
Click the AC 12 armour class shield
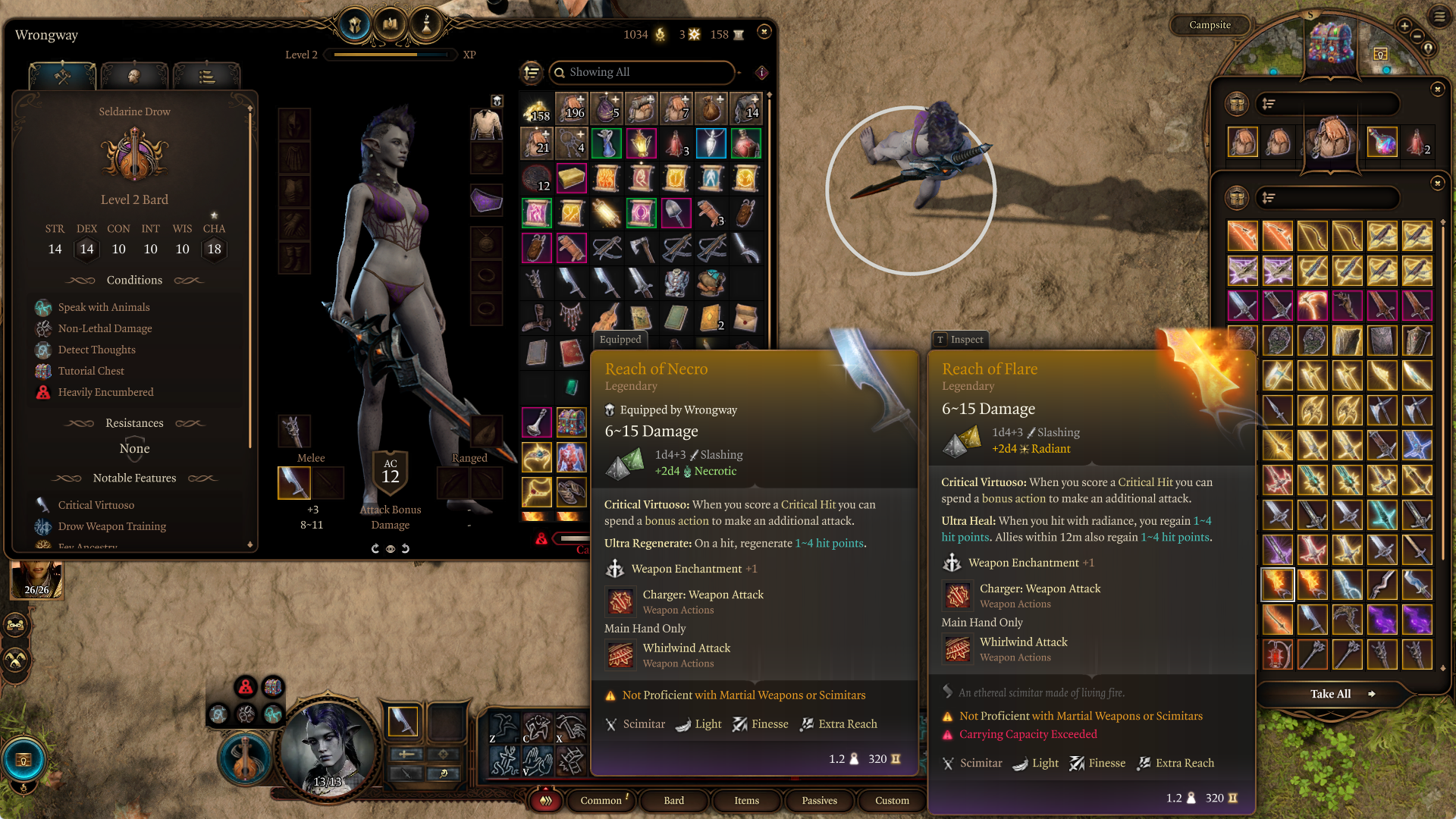391,472
